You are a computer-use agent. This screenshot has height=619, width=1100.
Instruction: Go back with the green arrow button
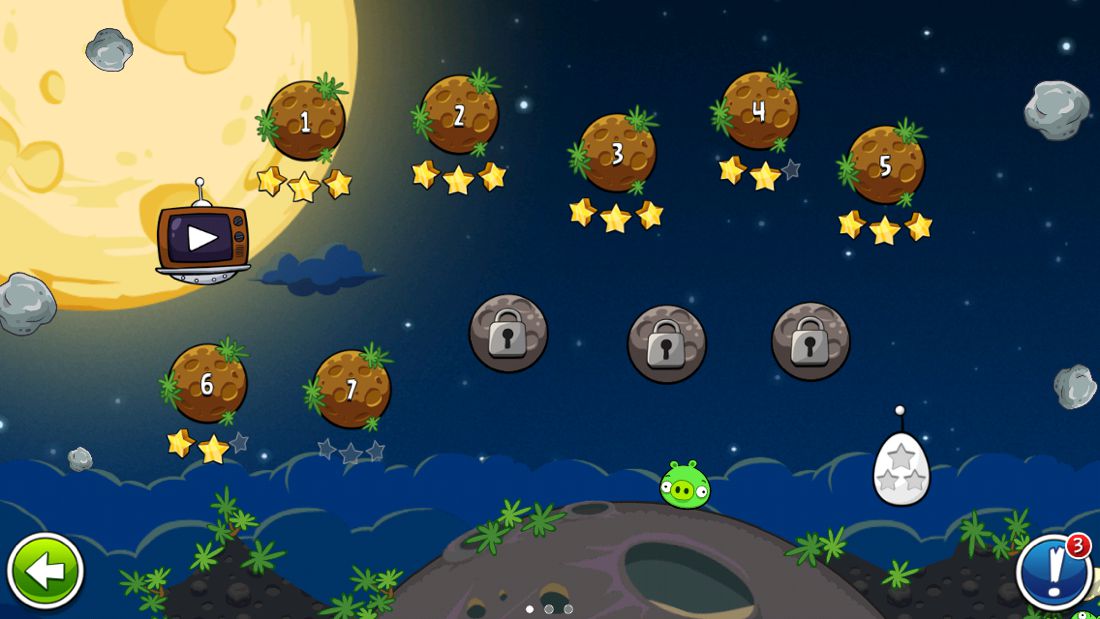coord(45,571)
